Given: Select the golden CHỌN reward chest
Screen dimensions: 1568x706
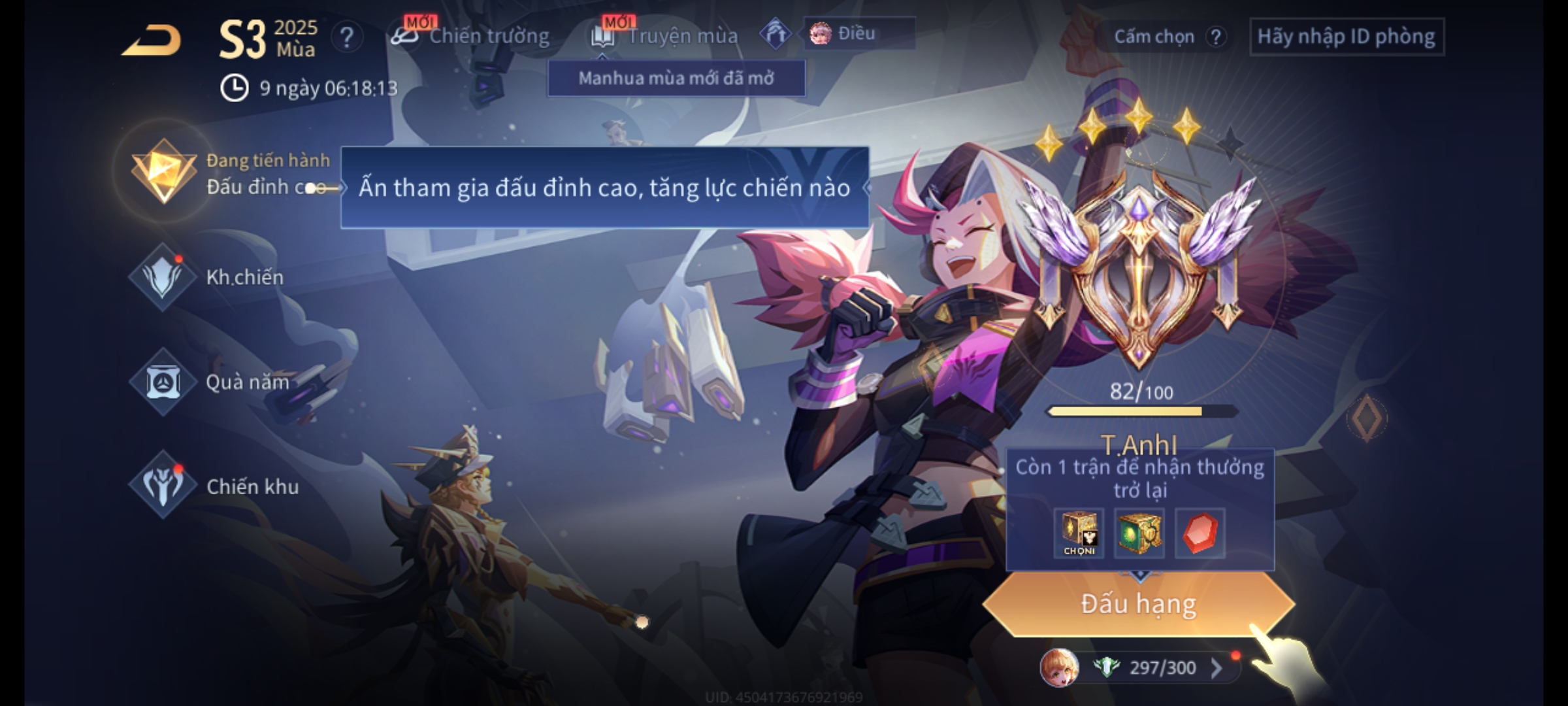Looking at the screenshot, I should [1079, 533].
